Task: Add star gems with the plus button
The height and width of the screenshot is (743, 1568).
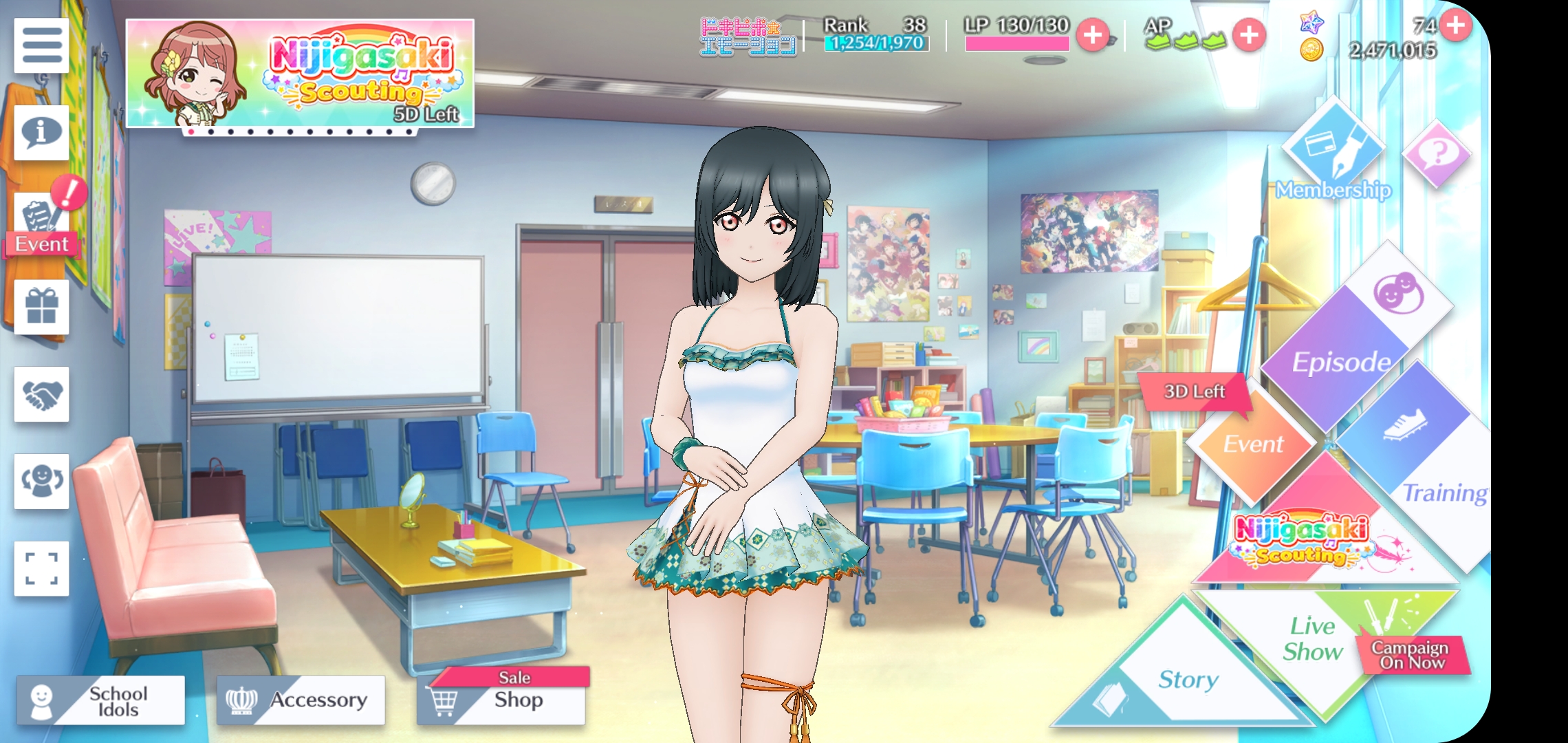Action: (1455, 25)
